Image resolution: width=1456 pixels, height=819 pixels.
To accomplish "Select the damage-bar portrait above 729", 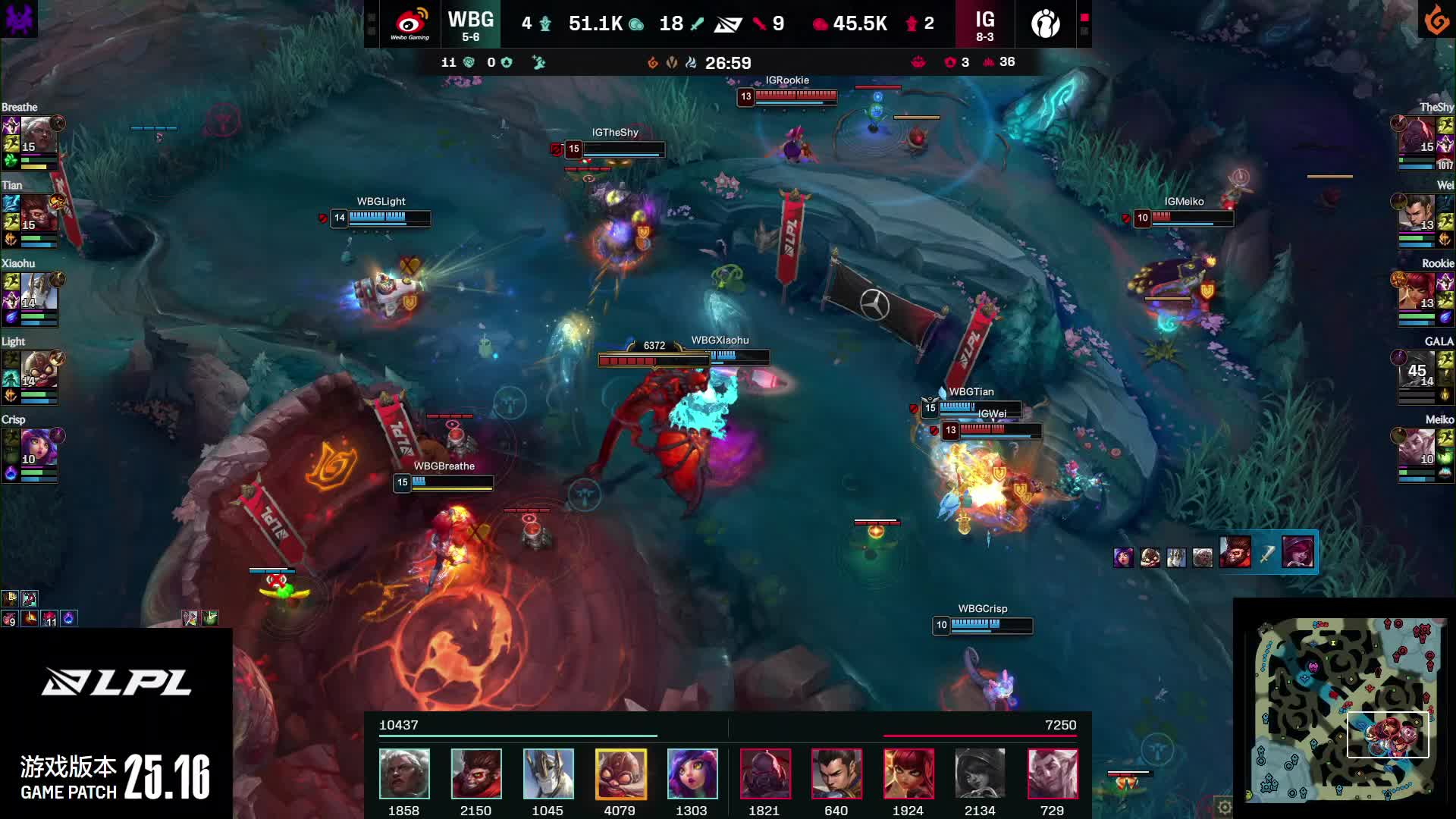I will click(1052, 773).
